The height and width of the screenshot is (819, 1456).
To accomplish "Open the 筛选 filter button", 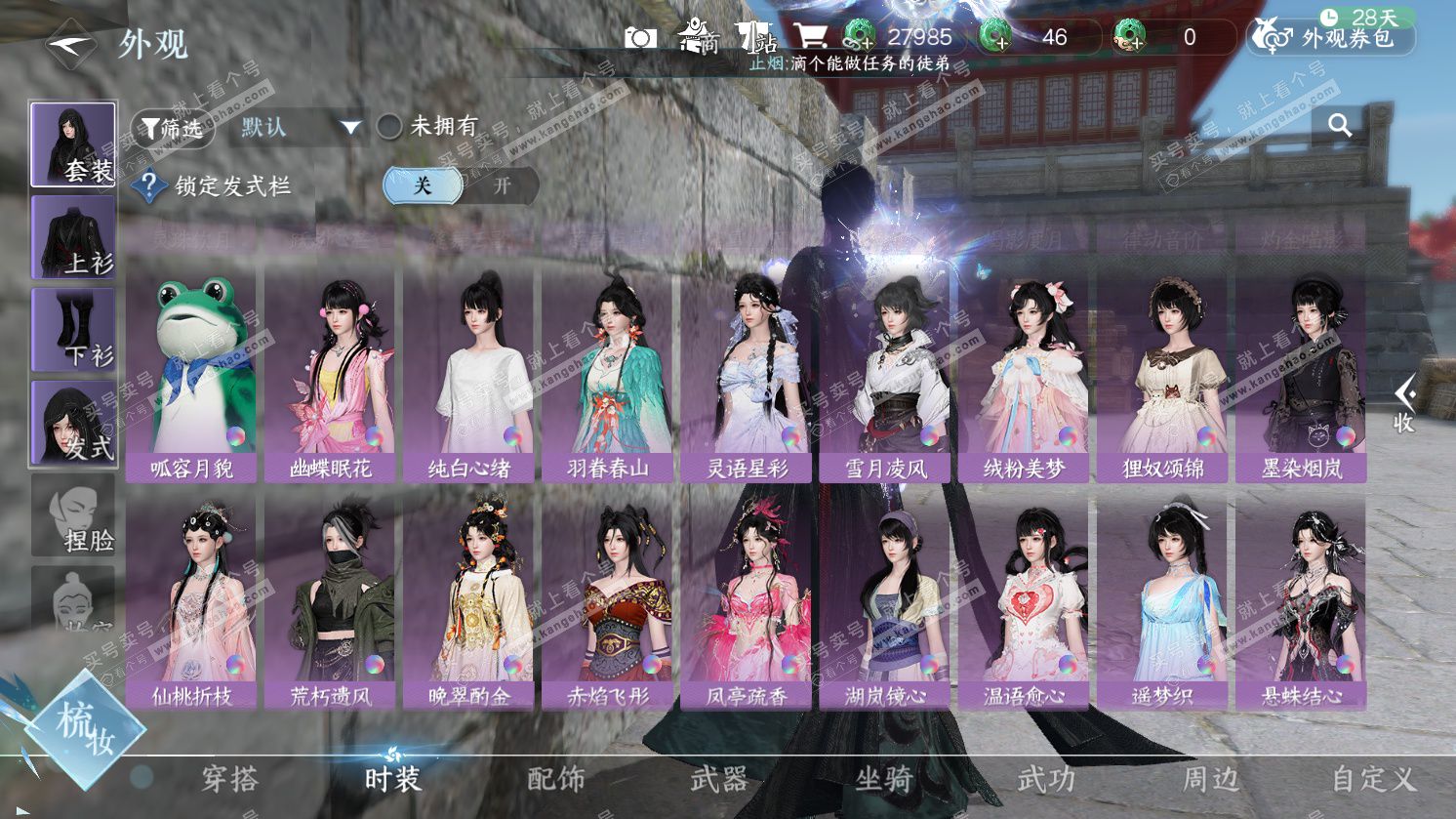I will tap(172, 128).
